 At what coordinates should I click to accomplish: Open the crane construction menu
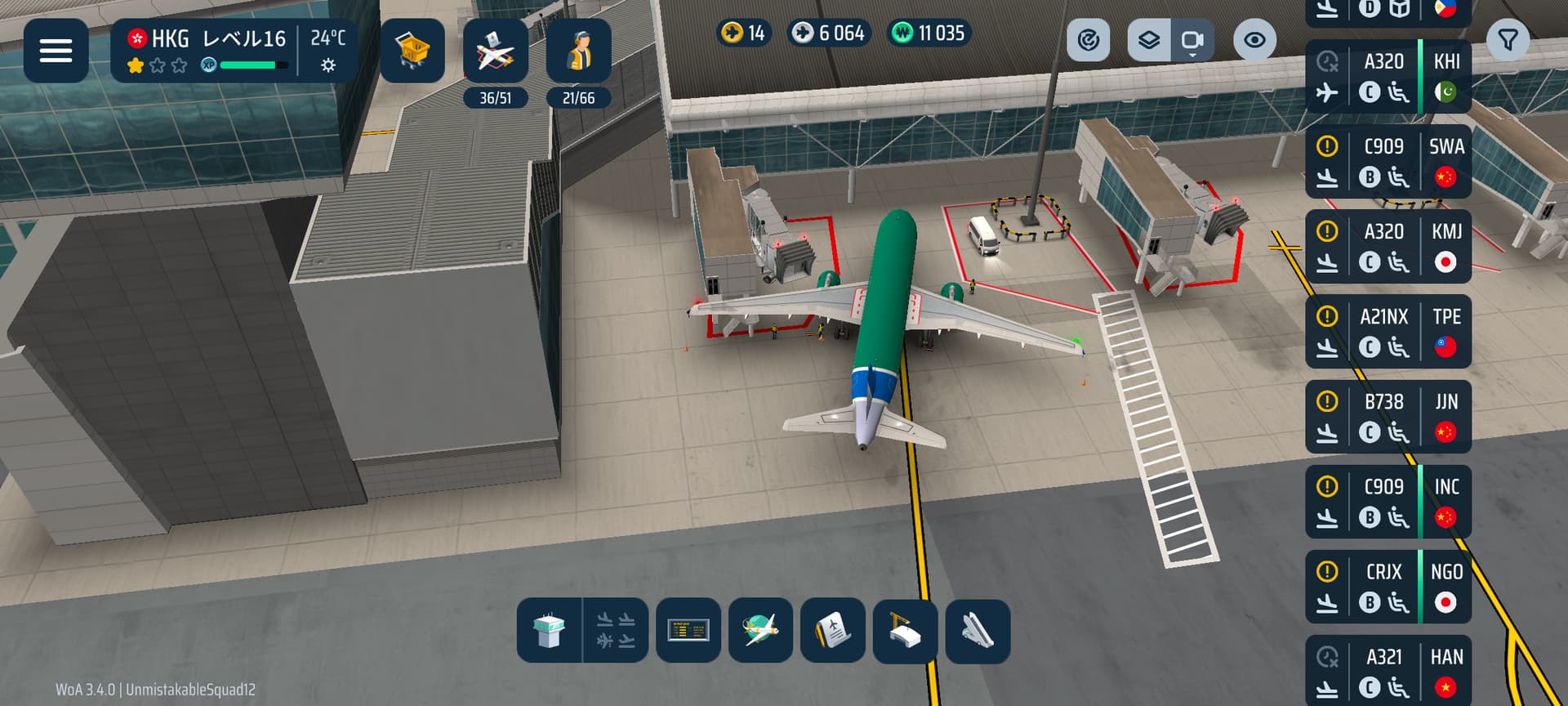point(905,631)
